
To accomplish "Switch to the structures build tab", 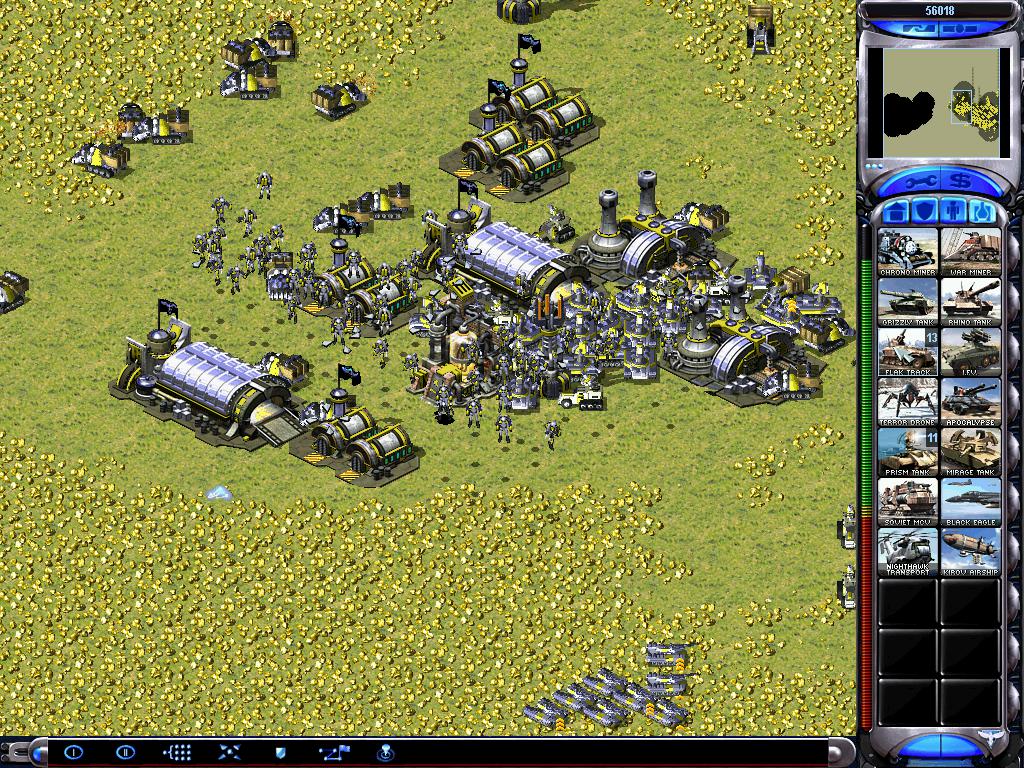I will tap(896, 212).
